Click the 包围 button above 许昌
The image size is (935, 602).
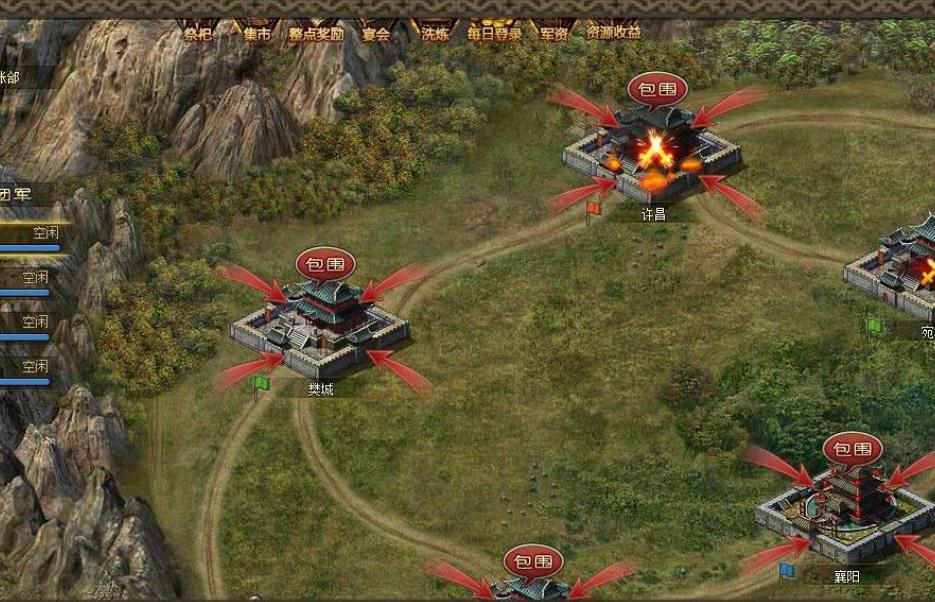coord(657,89)
